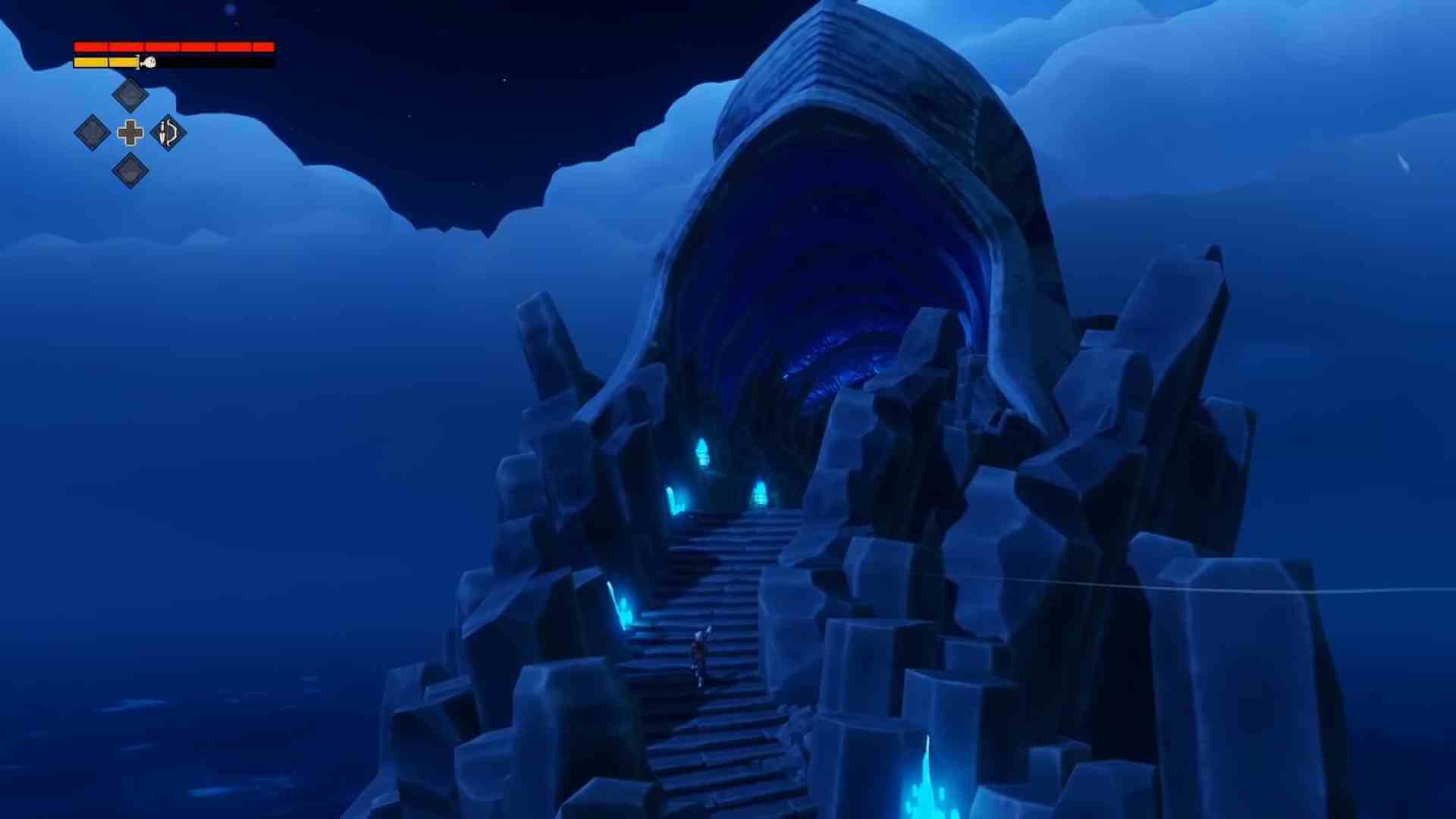Click the bottom empty diamond quick-slot

[x=129, y=171]
